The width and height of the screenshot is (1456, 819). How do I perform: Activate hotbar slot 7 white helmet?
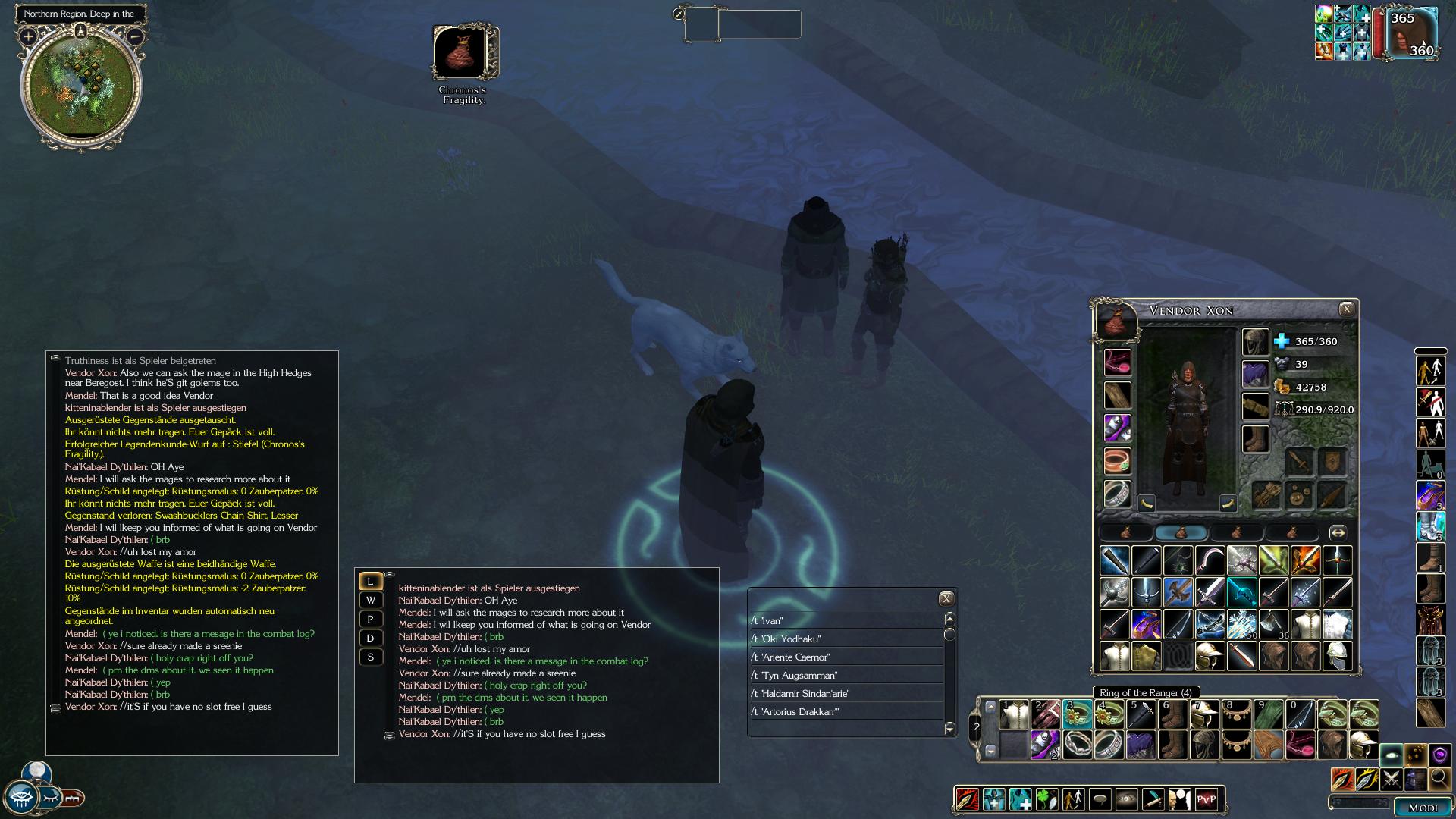[x=1204, y=714]
